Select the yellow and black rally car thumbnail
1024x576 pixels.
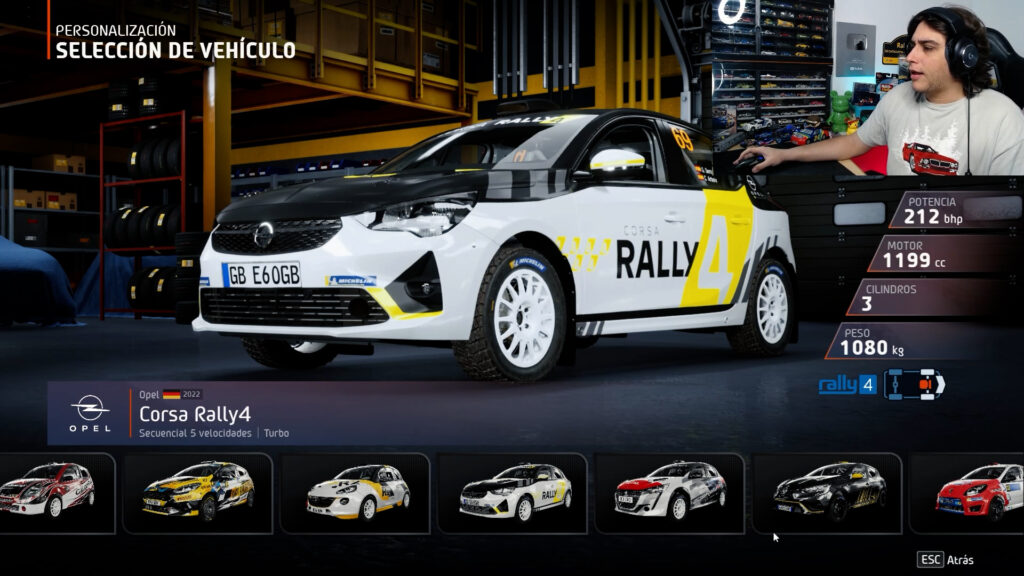(x=197, y=492)
